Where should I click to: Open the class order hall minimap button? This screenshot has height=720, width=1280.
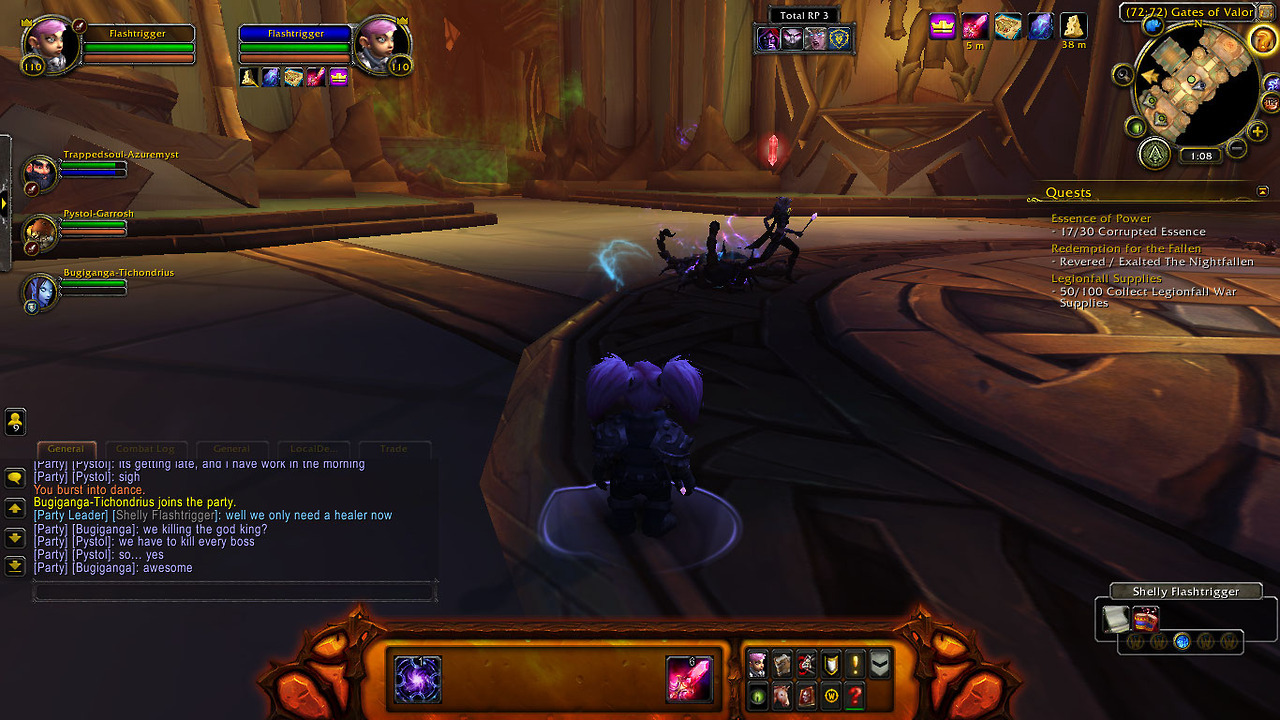tap(1156, 153)
